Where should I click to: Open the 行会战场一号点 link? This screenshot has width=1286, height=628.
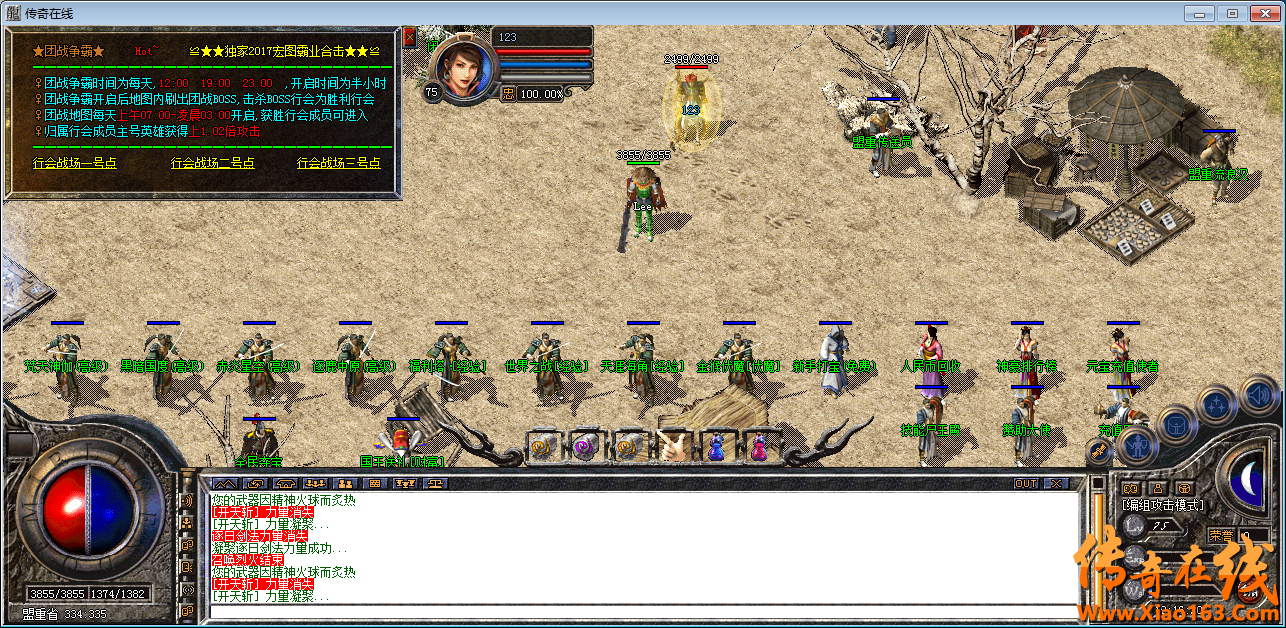(74, 163)
